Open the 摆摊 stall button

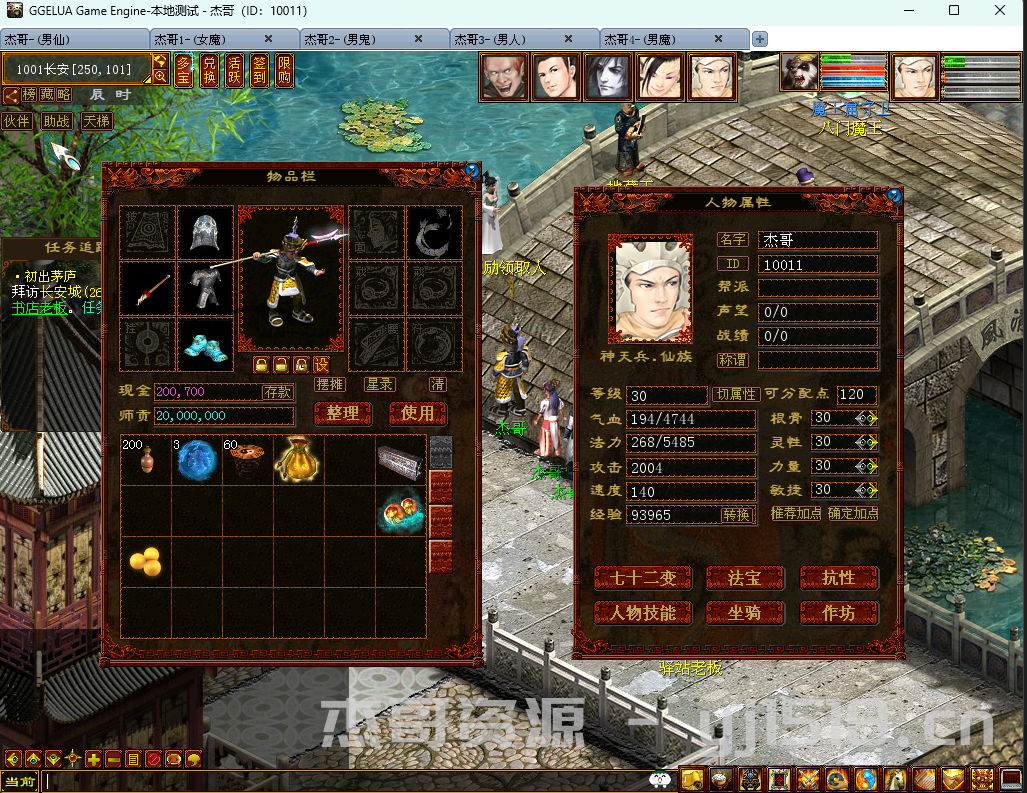pyautogui.click(x=330, y=384)
